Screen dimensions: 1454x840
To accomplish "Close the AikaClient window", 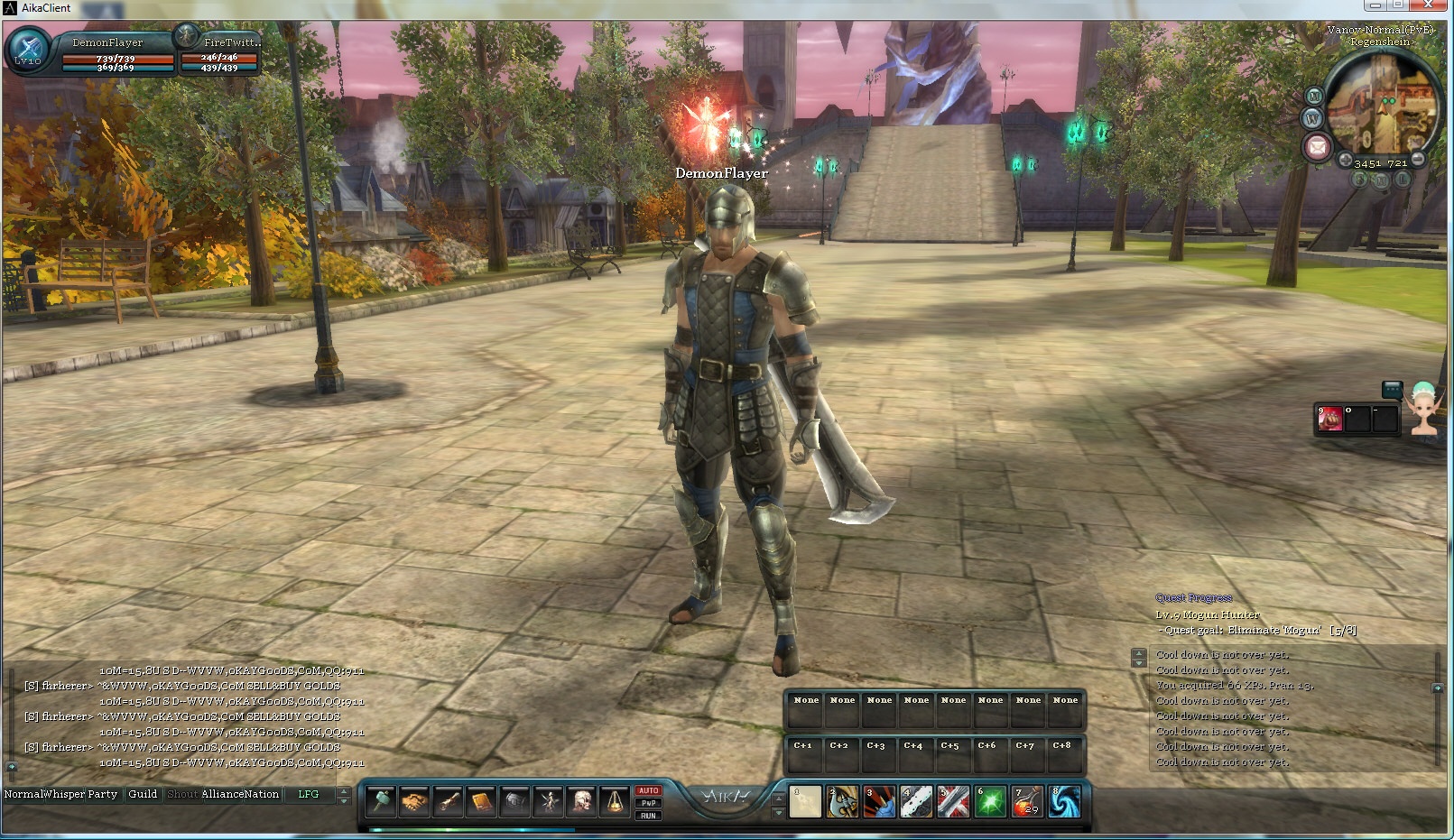I will pyautogui.click(x=1429, y=5).
